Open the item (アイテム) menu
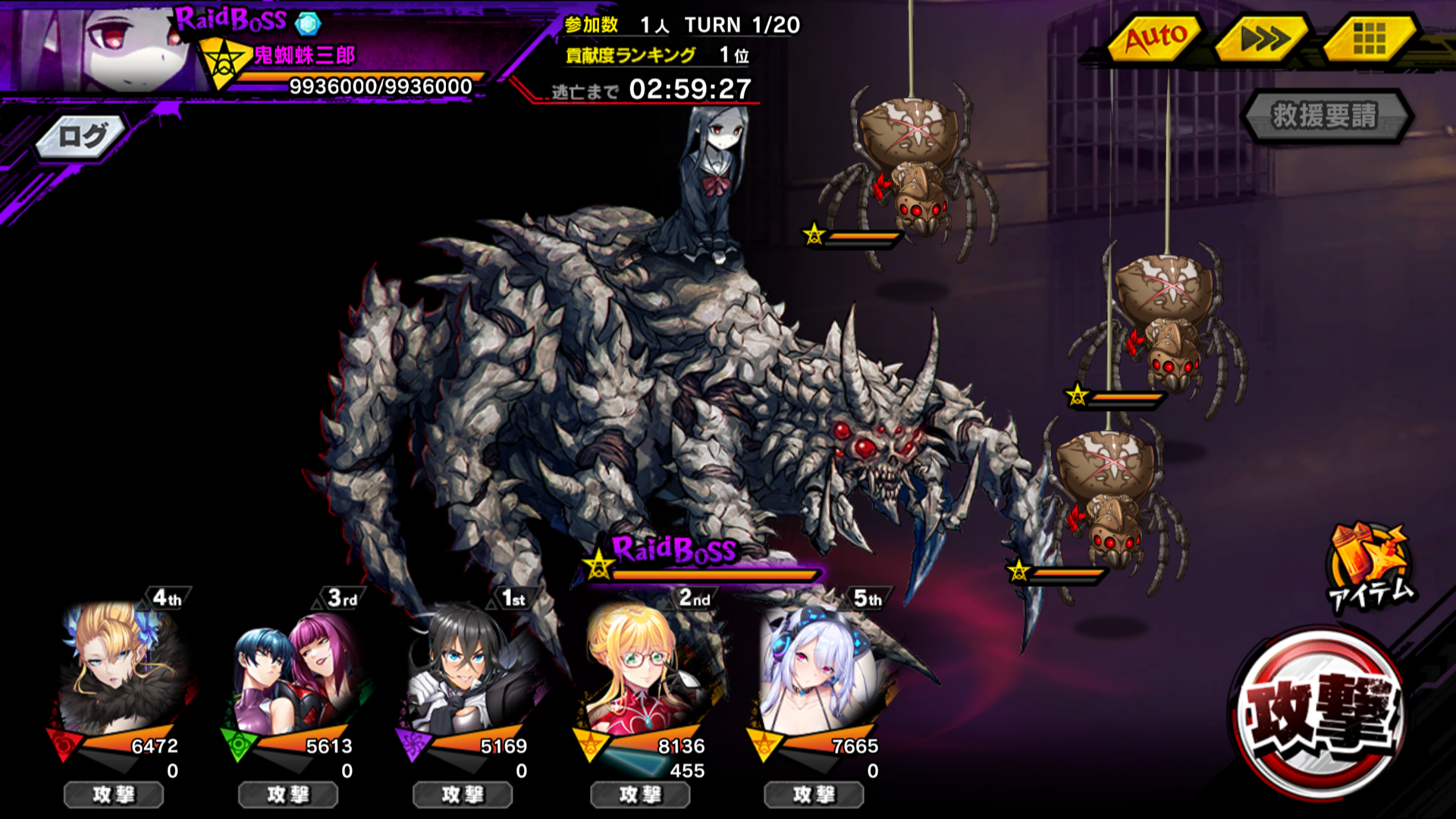This screenshot has height=819, width=1456. (1370, 567)
